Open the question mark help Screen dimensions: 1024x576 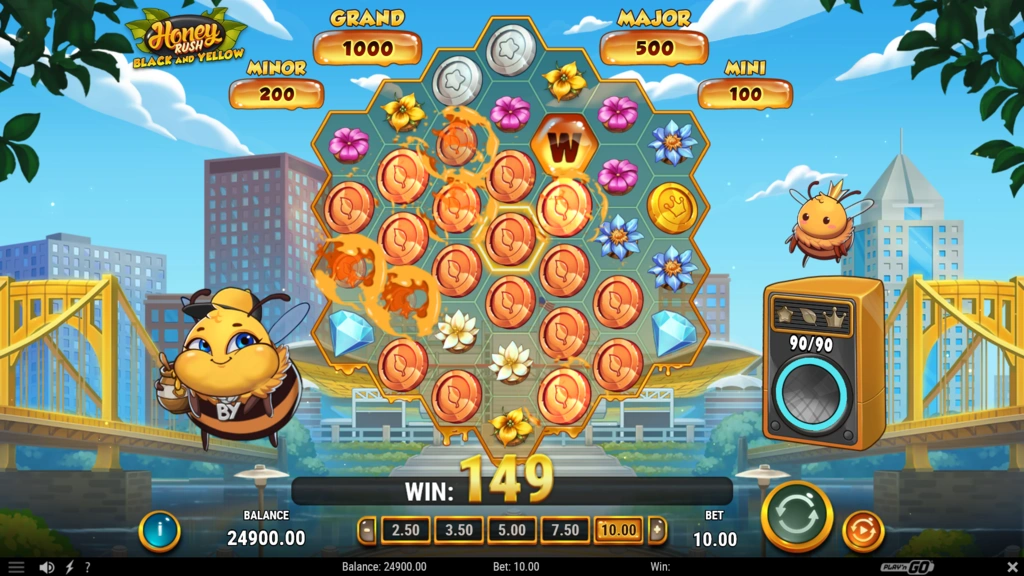pos(87,567)
